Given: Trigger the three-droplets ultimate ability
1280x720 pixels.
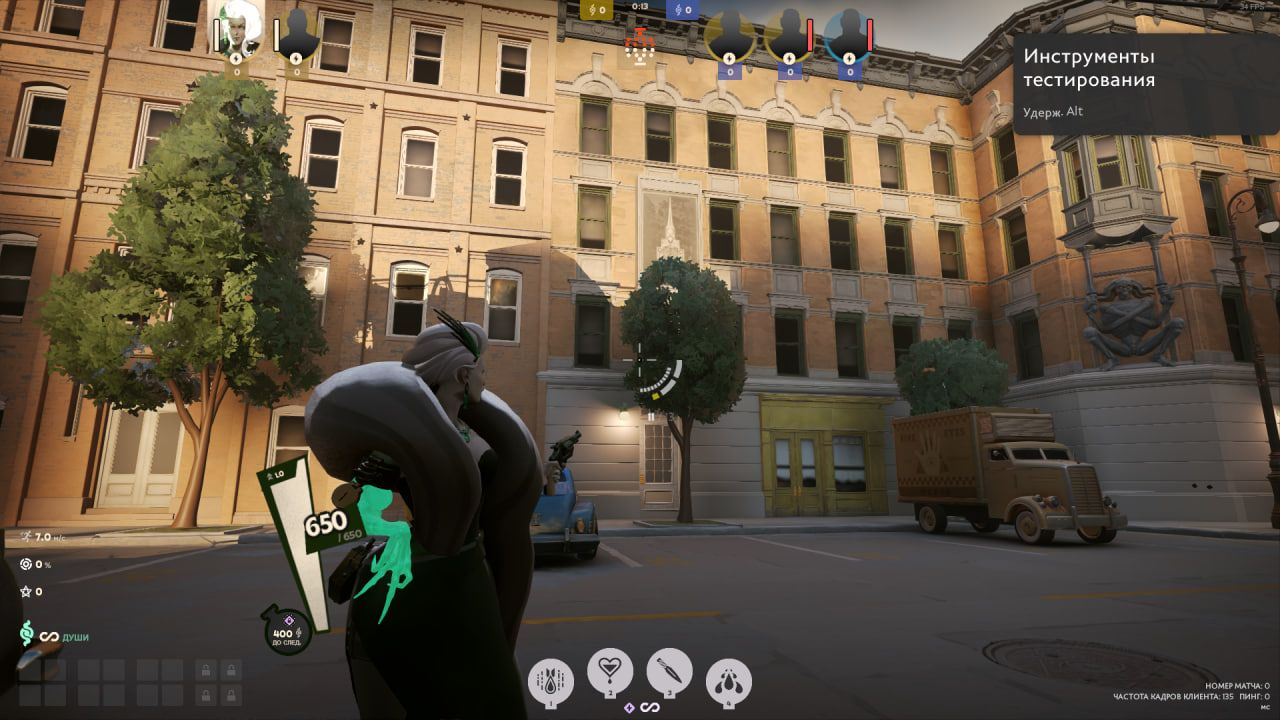Looking at the screenshot, I should (729, 680).
